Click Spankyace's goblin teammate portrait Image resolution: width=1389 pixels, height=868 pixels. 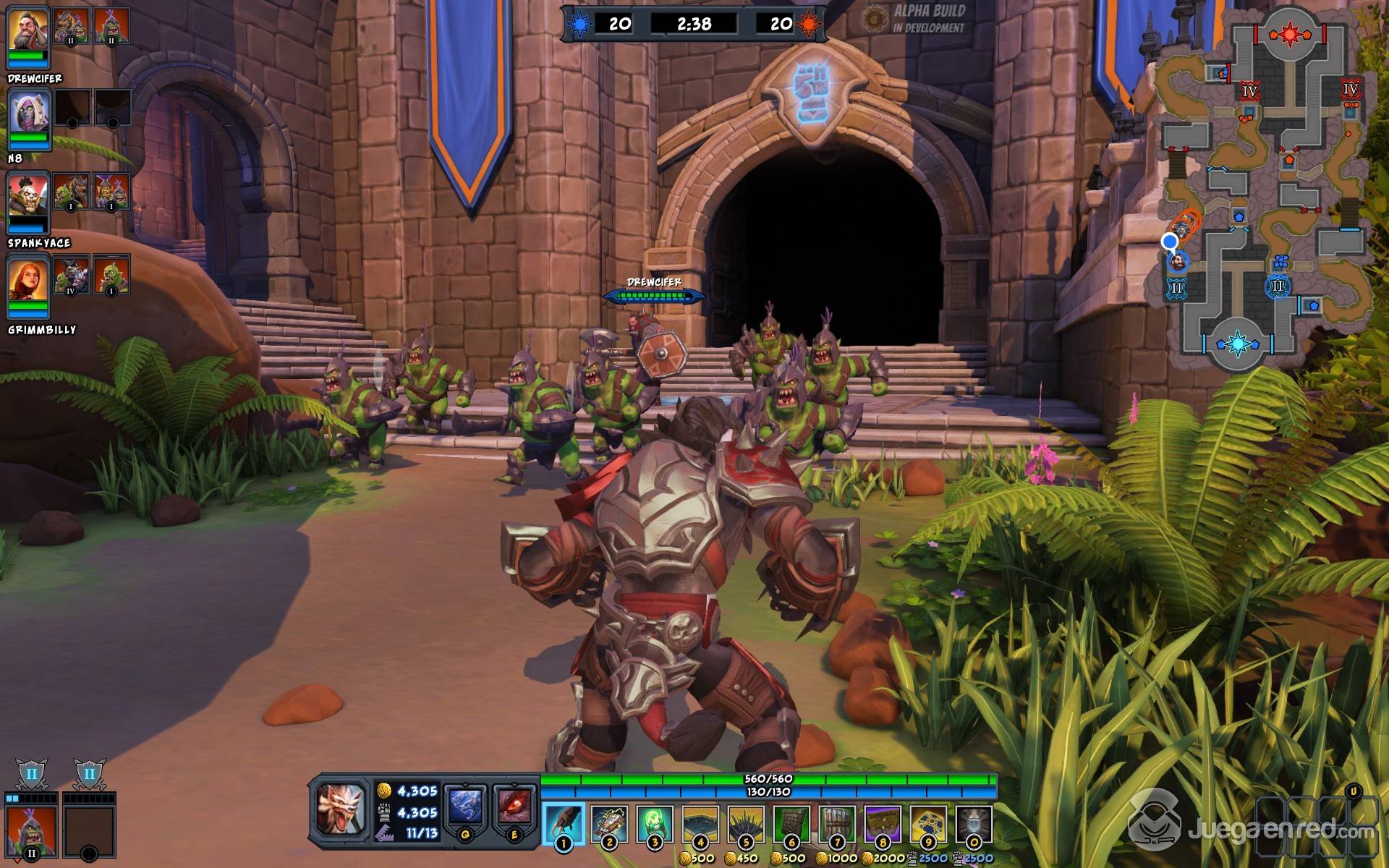click(28, 197)
